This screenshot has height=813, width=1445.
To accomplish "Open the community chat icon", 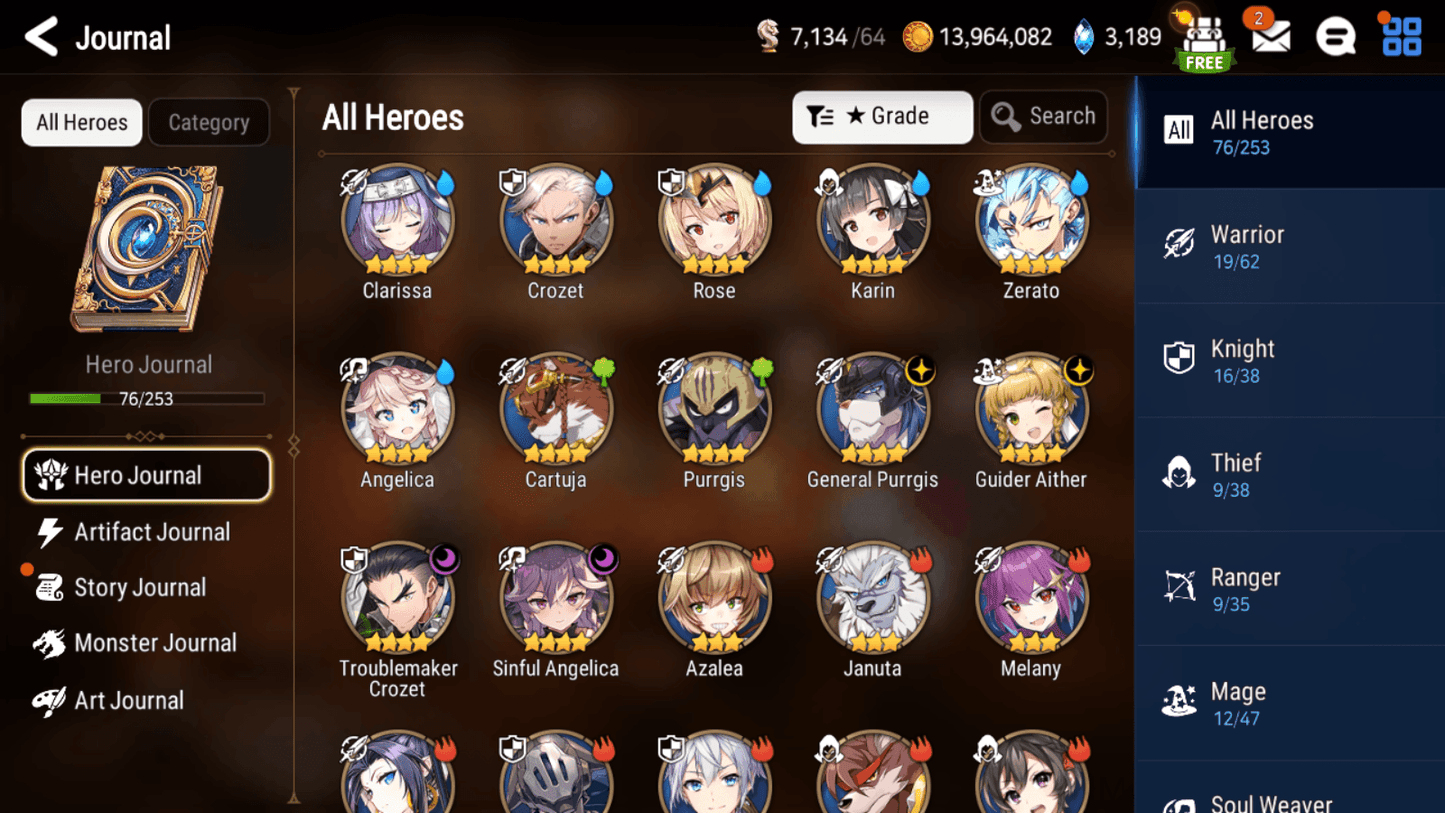I will coord(1336,37).
